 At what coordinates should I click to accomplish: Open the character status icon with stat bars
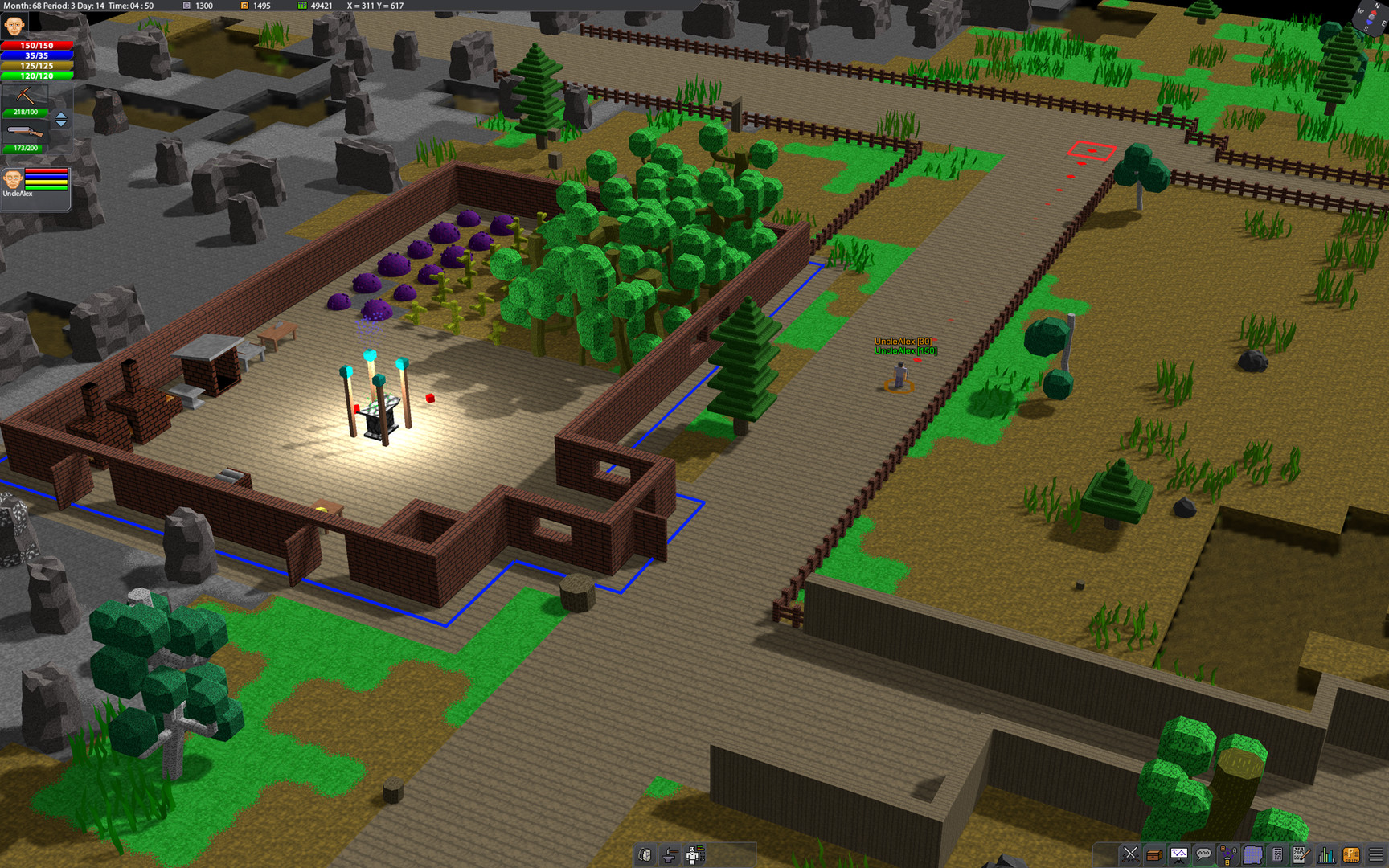coord(694,854)
